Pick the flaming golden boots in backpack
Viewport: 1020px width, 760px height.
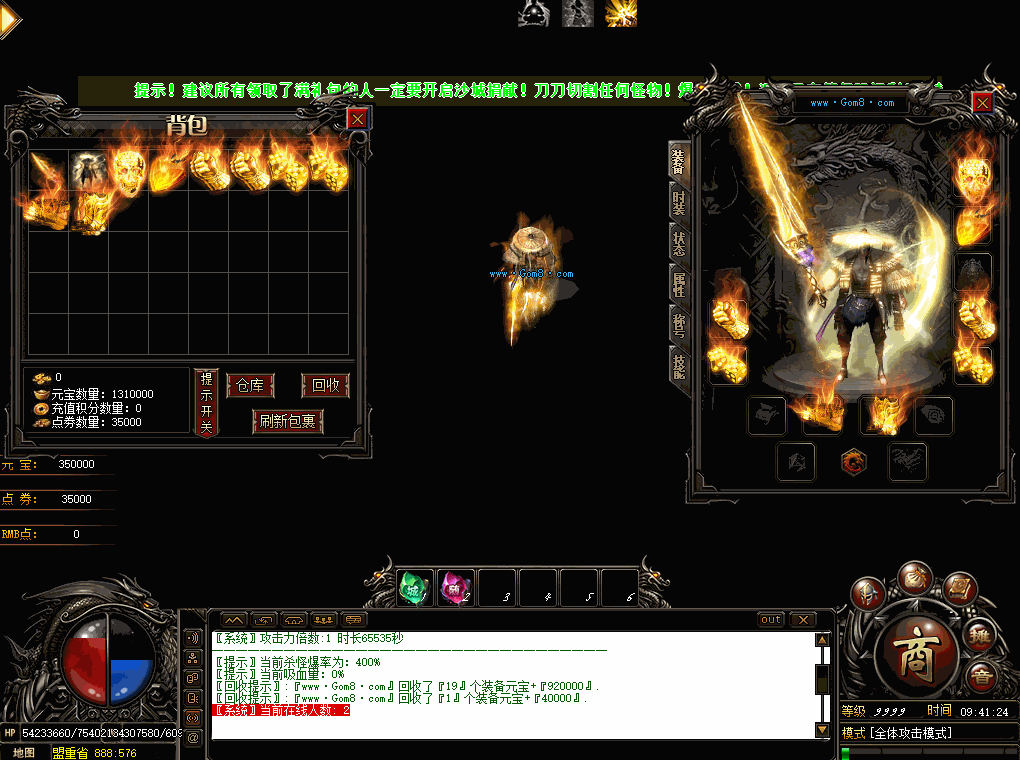click(90, 211)
